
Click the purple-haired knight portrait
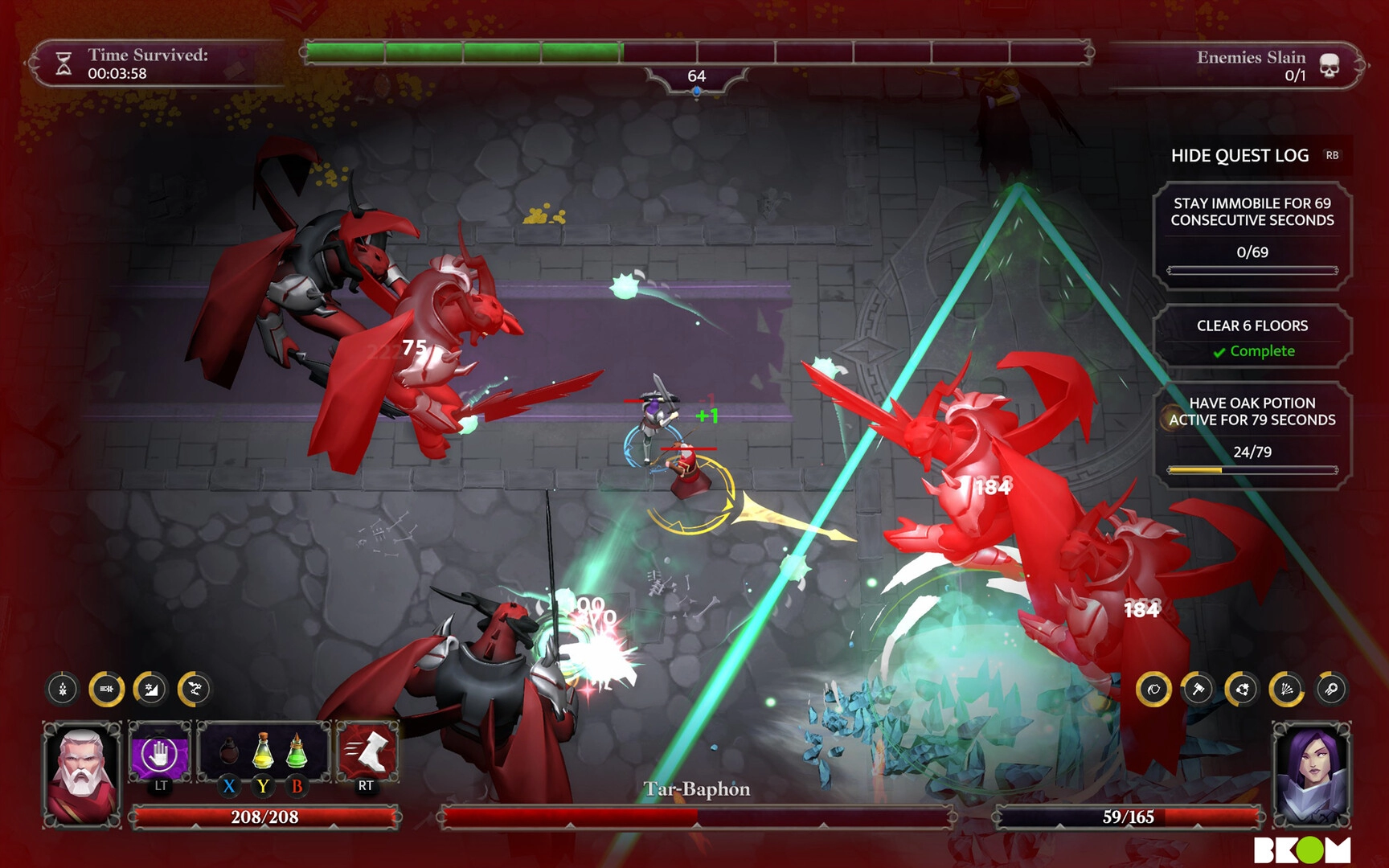1310,774
